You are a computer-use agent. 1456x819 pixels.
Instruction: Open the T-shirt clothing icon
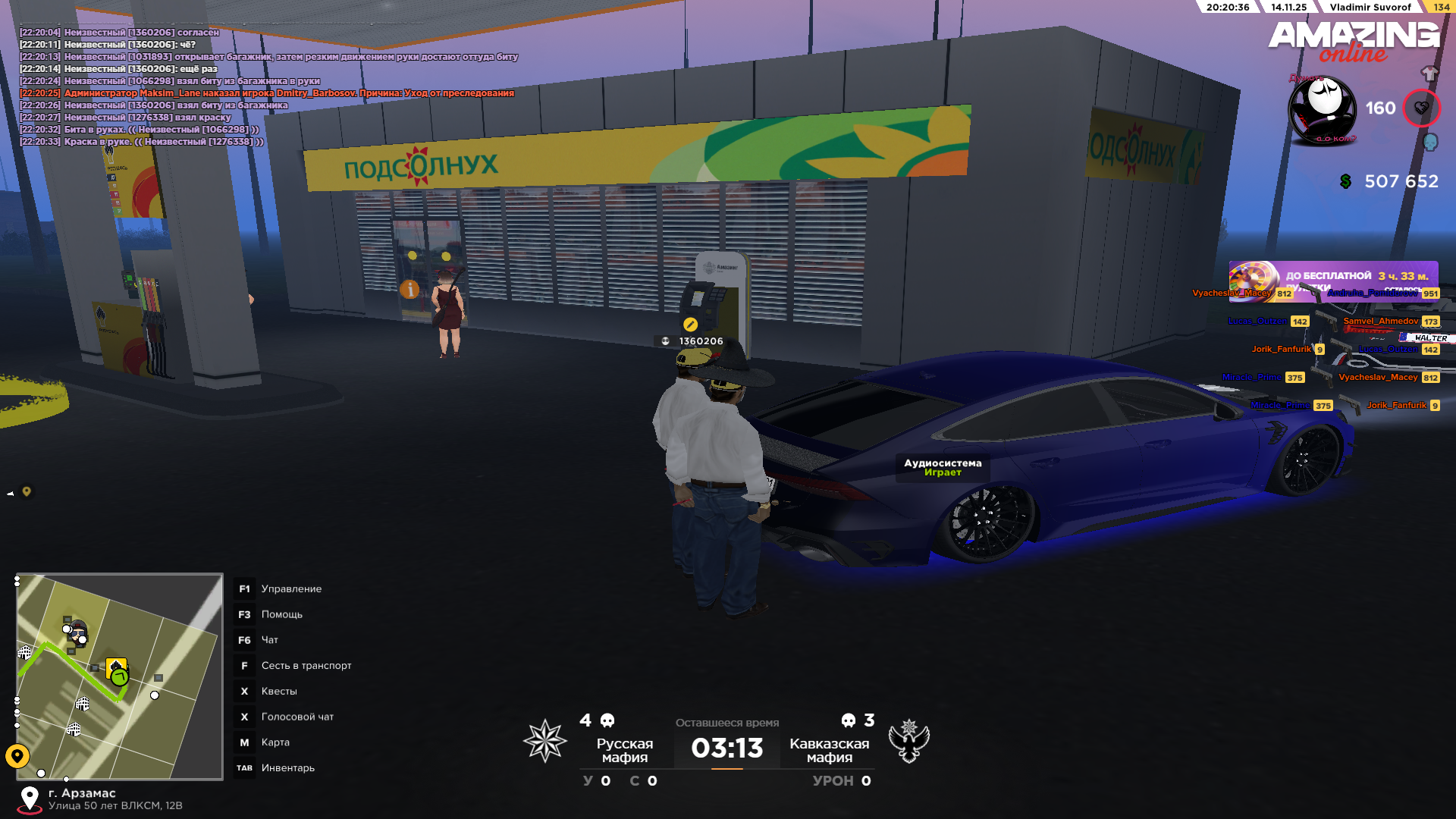coord(1429,74)
